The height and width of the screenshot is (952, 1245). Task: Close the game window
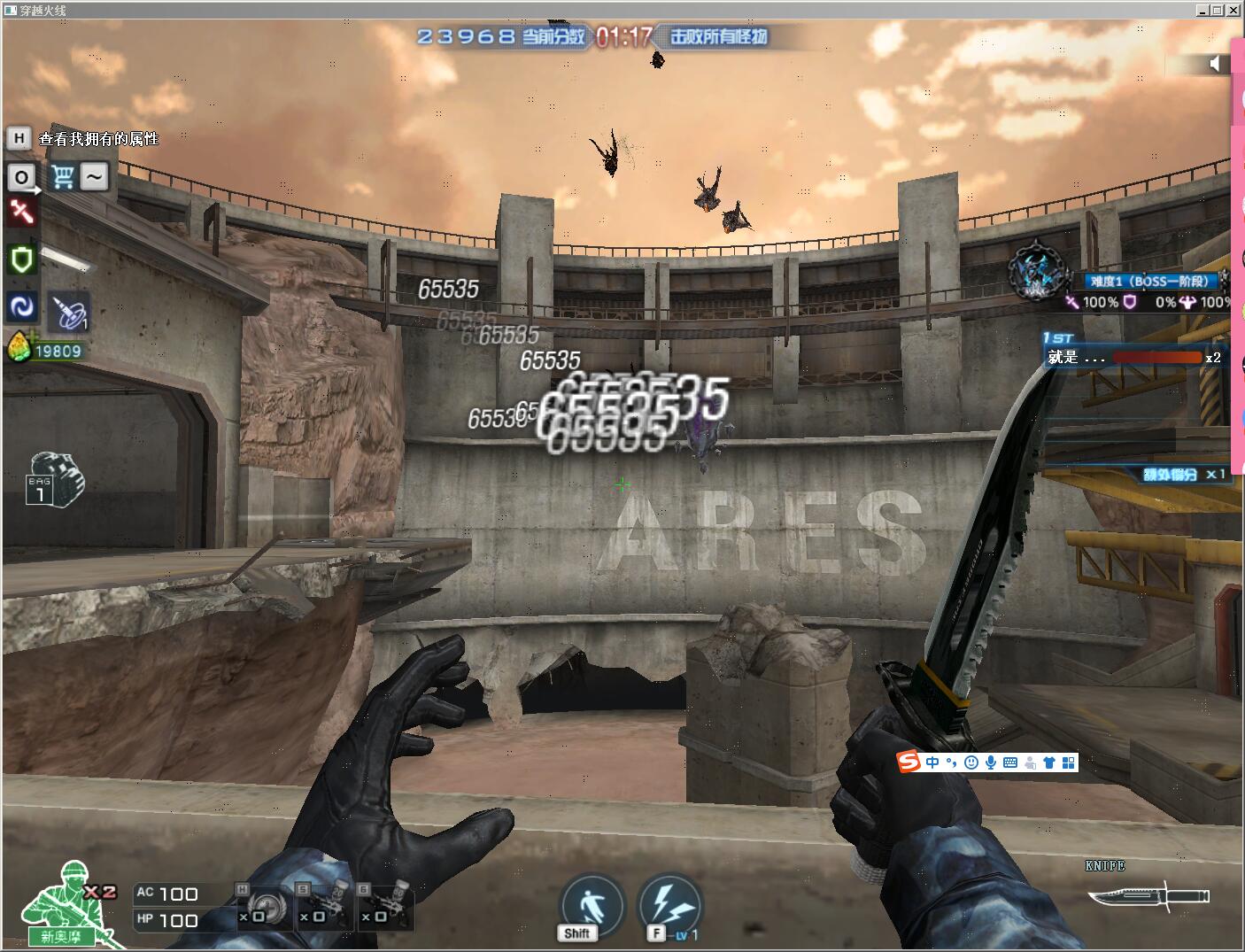click(x=1233, y=11)
